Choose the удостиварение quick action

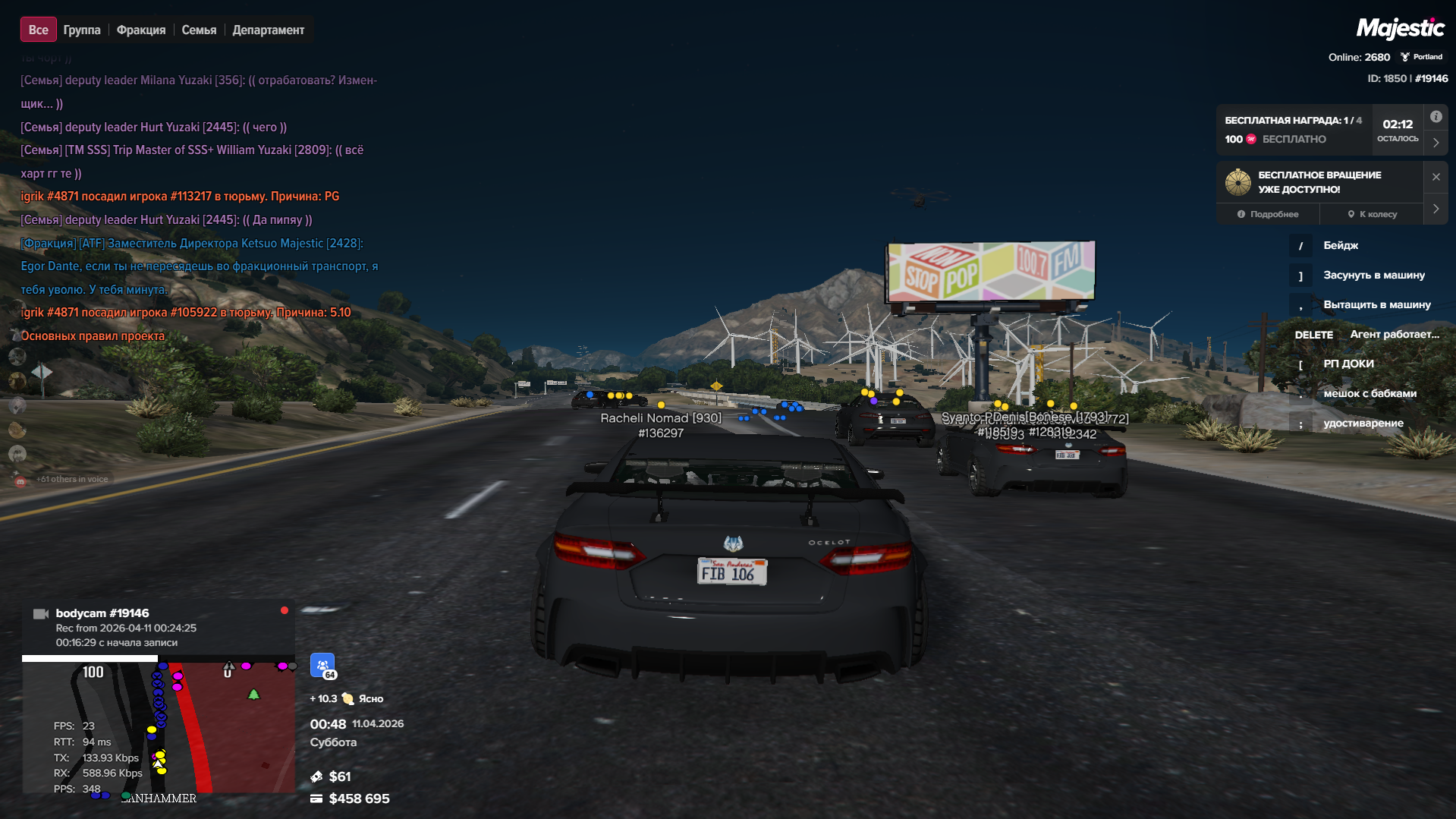(1363, 423)
